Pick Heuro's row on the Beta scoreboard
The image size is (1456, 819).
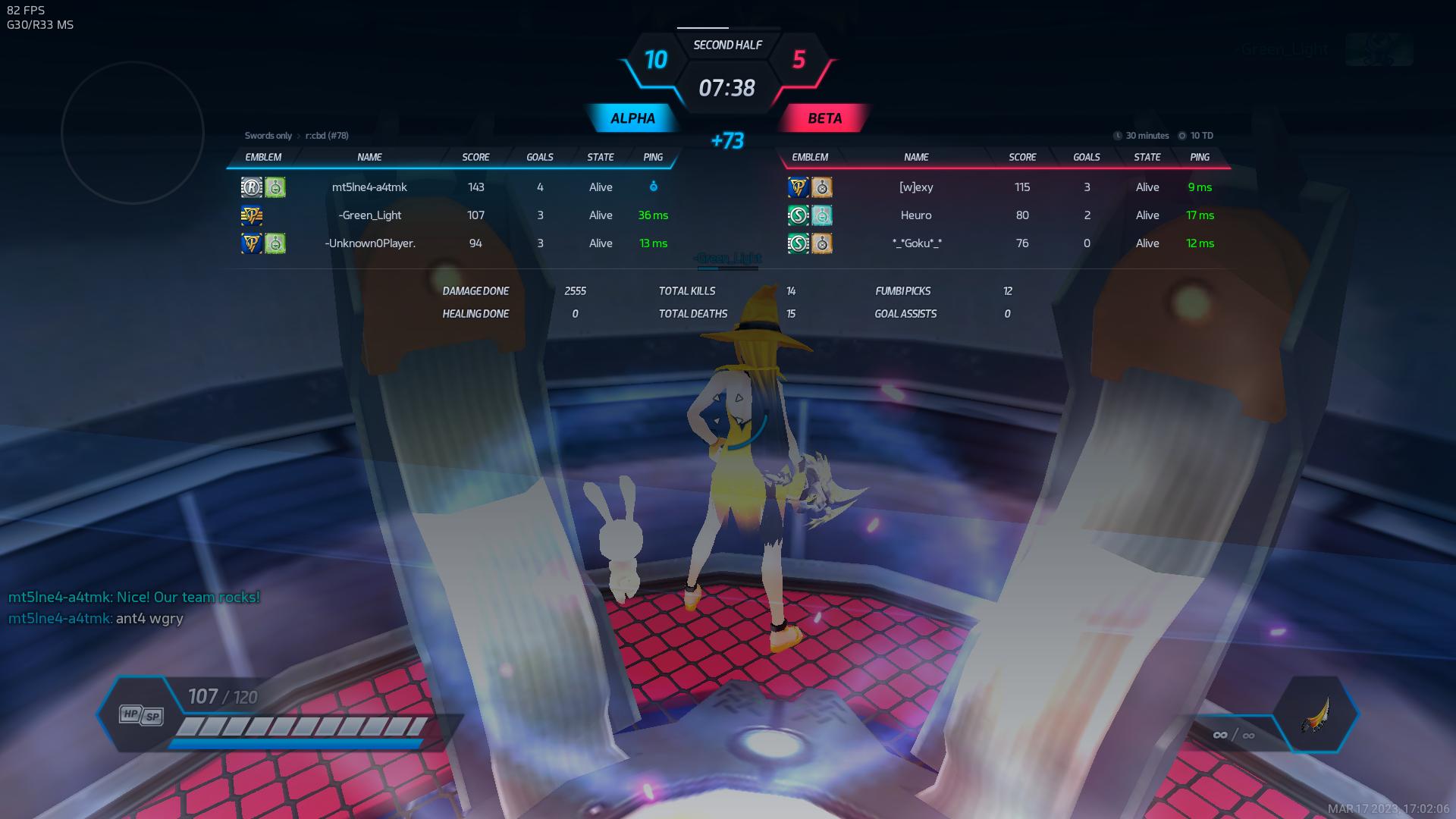916,215
